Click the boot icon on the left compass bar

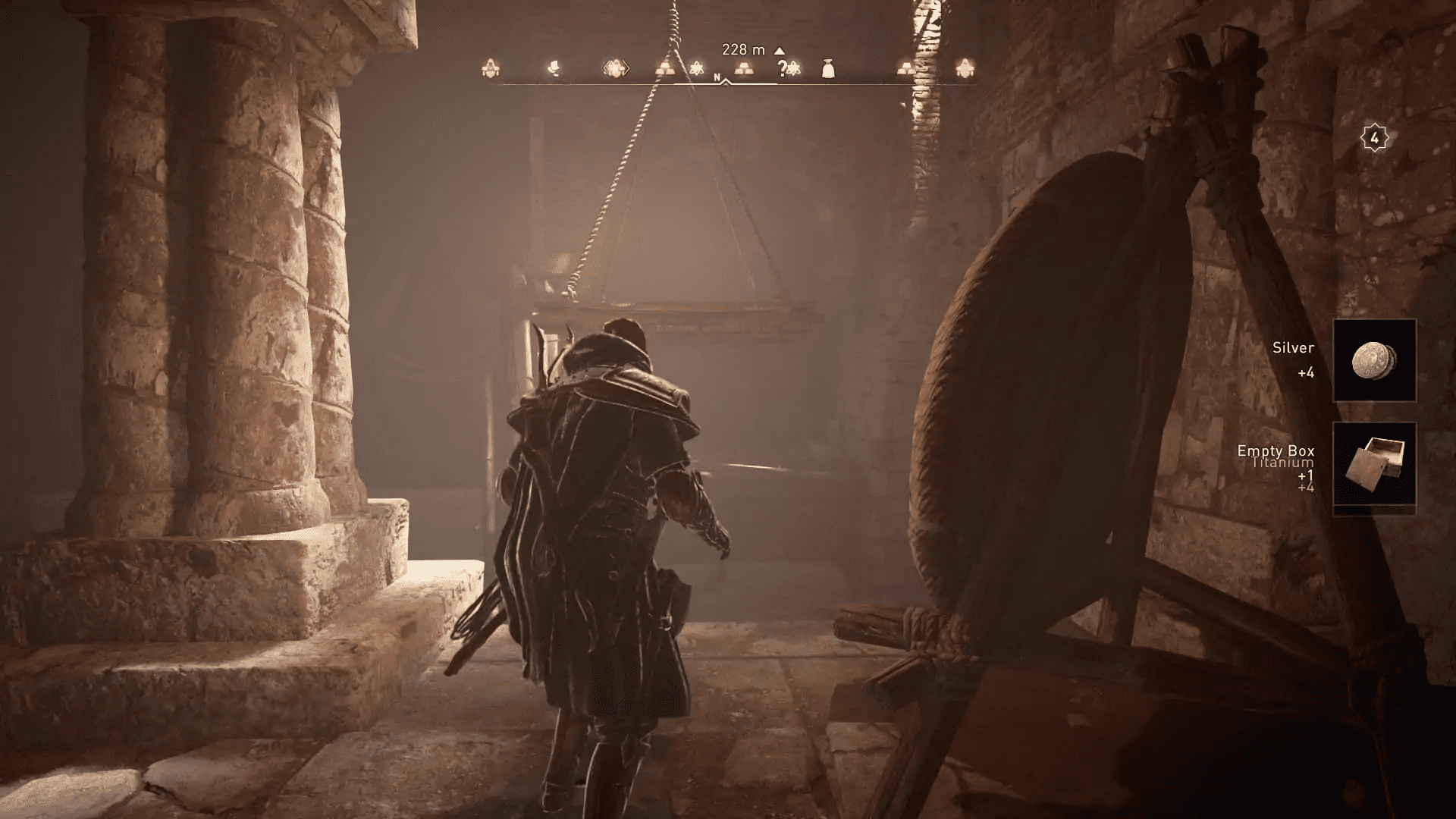(553, 68)
